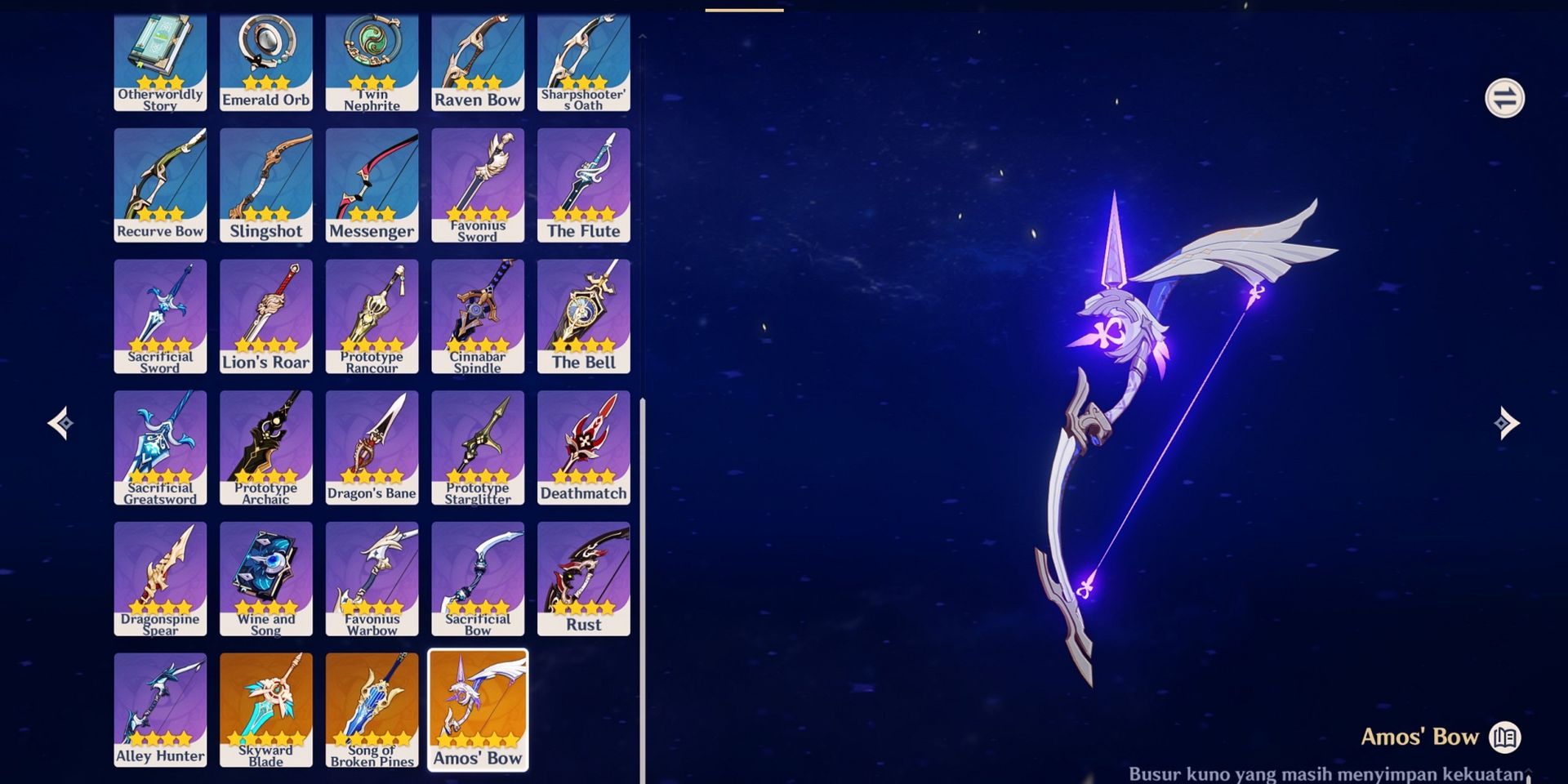Pick The Bell claymore
The height and width of the screenshot is (784, 1568).
pyautogui.click(x=584, y=316)
